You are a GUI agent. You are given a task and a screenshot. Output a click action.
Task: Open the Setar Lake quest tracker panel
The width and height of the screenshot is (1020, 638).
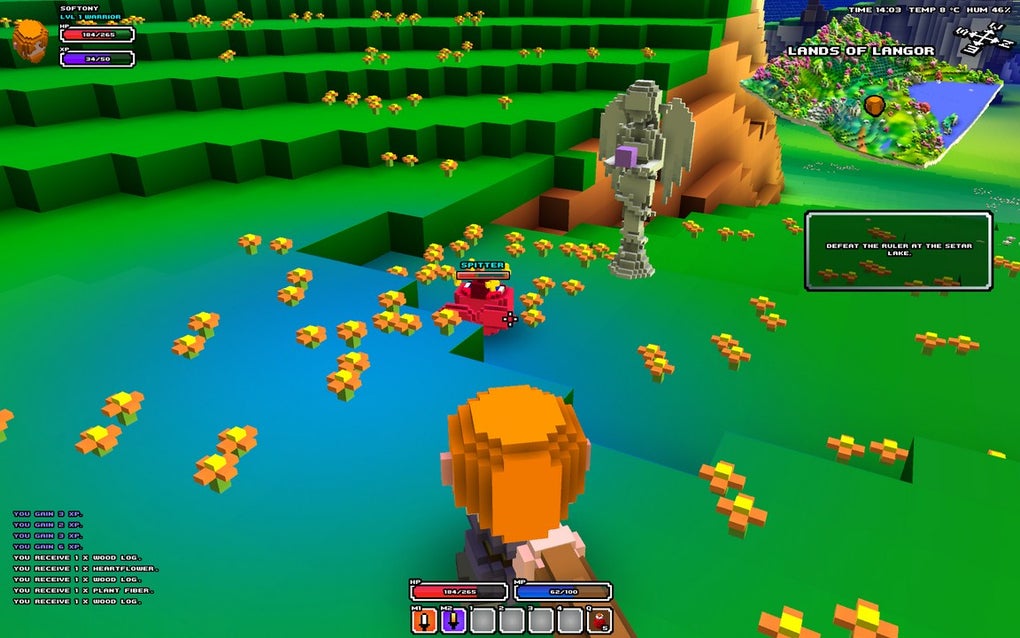[898, 251]
